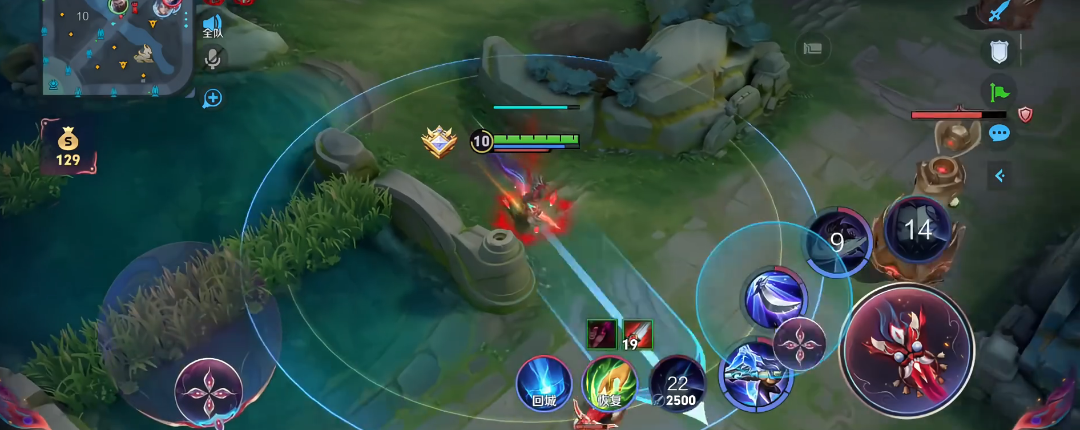1080x430 pixels.
Task: Cast the white crescent blade skill
Action: pos(774,296)
